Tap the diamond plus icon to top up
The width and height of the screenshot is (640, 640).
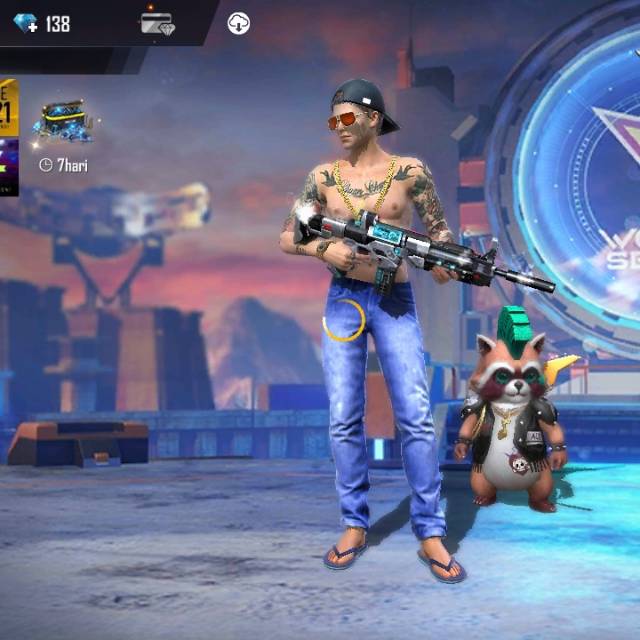[x=24, y=23]
